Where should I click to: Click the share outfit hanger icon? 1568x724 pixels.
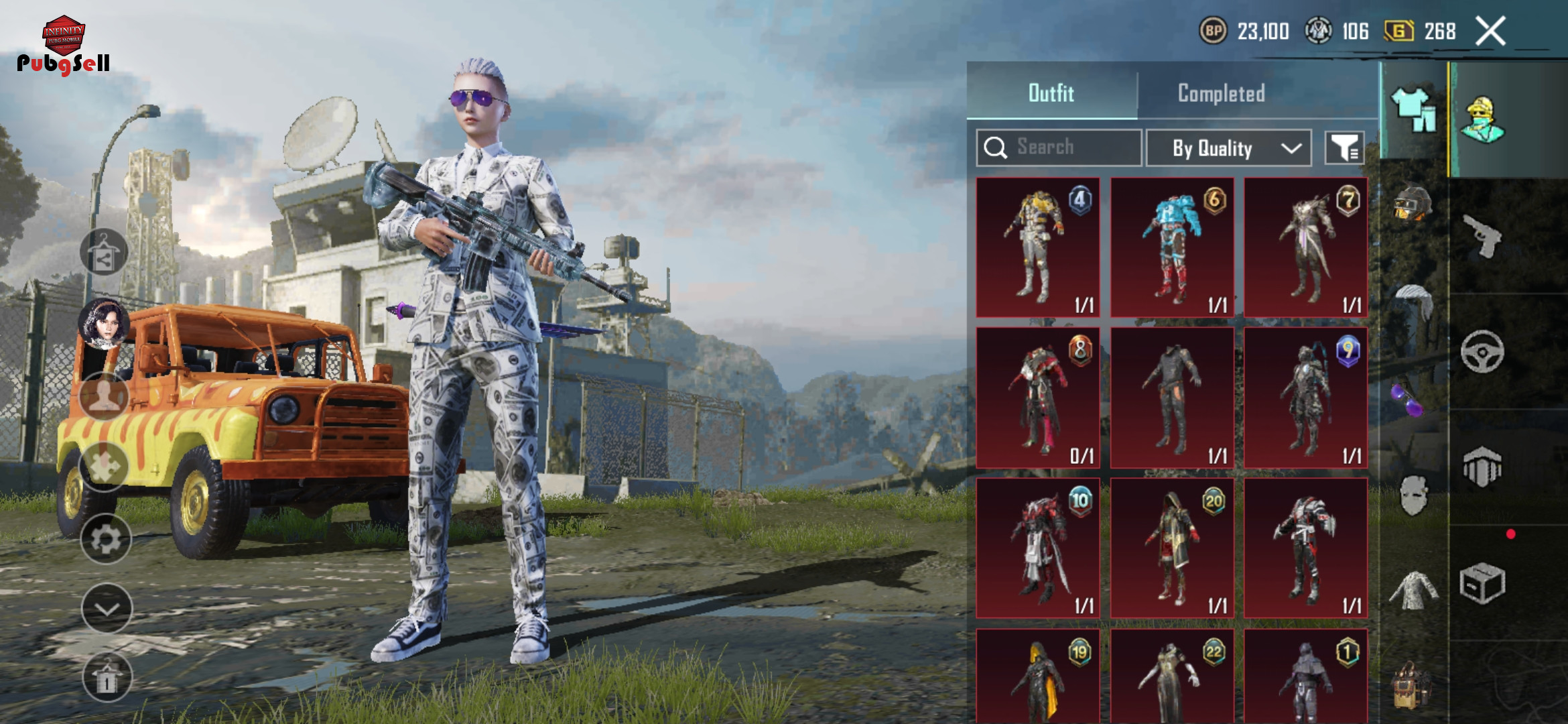104,252
